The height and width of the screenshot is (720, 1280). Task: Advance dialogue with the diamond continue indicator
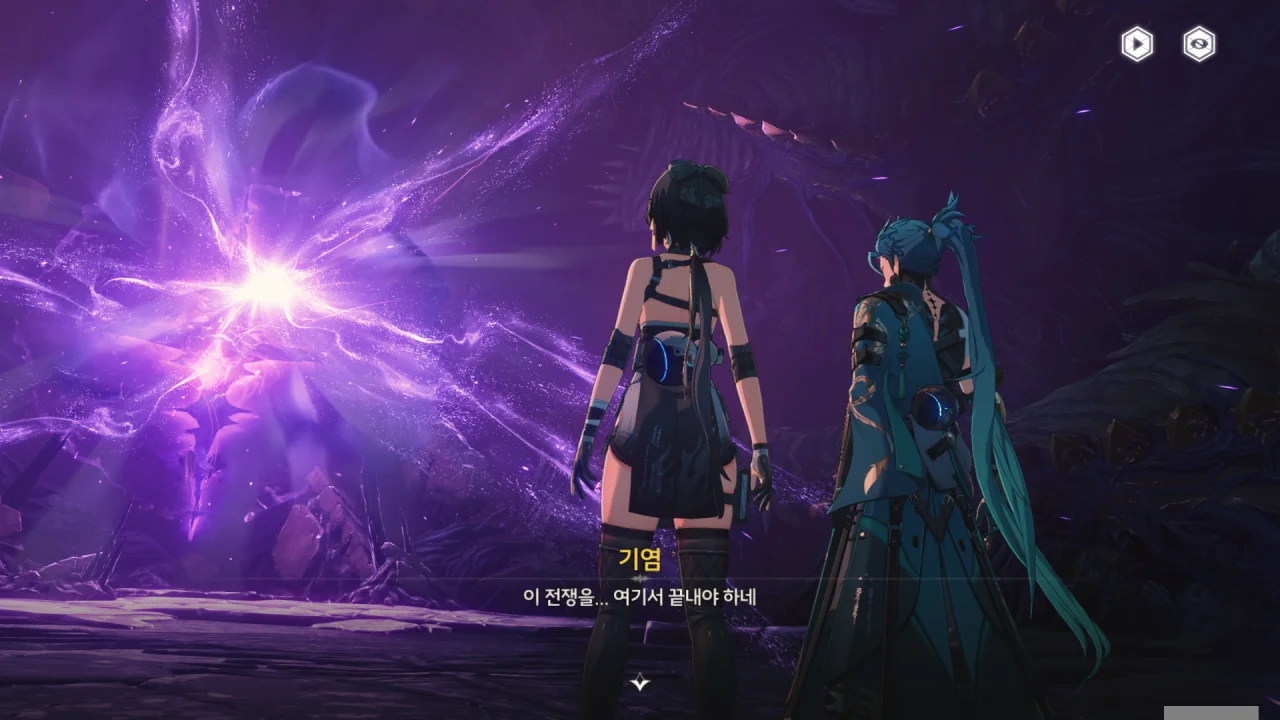(640, 683)
